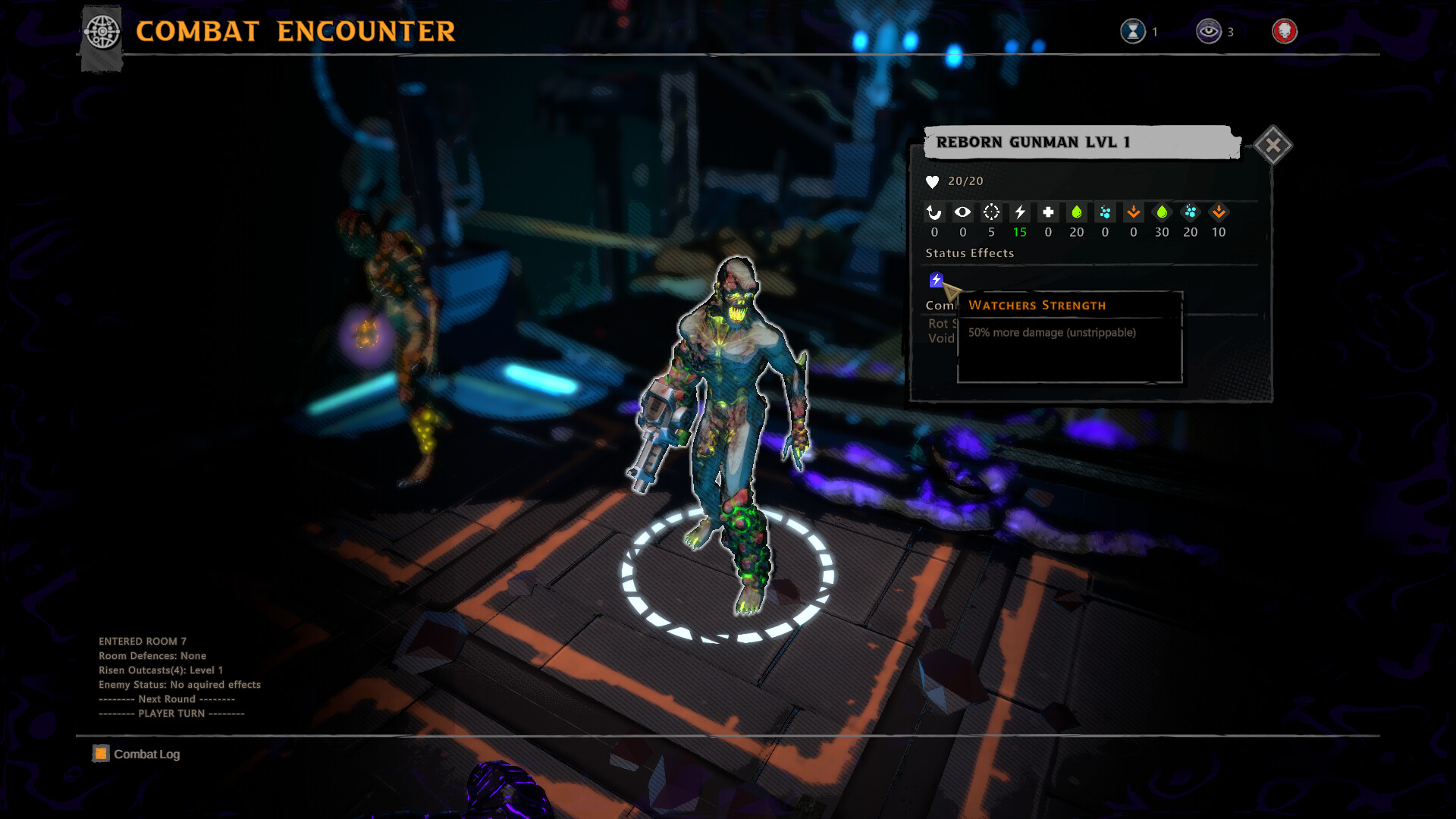Toggle the Combat Log panel open

(135, 754)
